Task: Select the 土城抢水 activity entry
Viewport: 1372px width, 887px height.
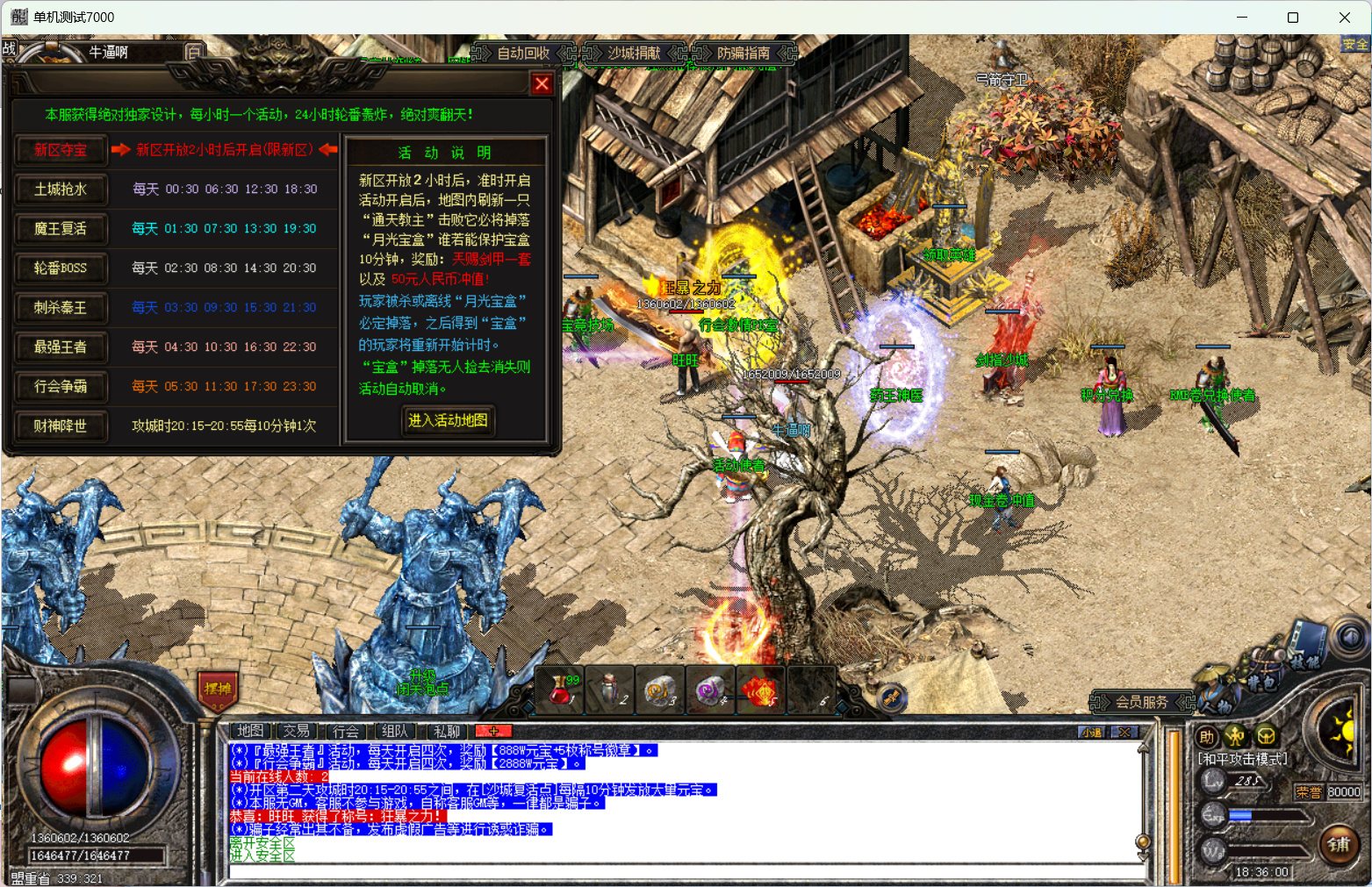Action: (x=61, y=190)
